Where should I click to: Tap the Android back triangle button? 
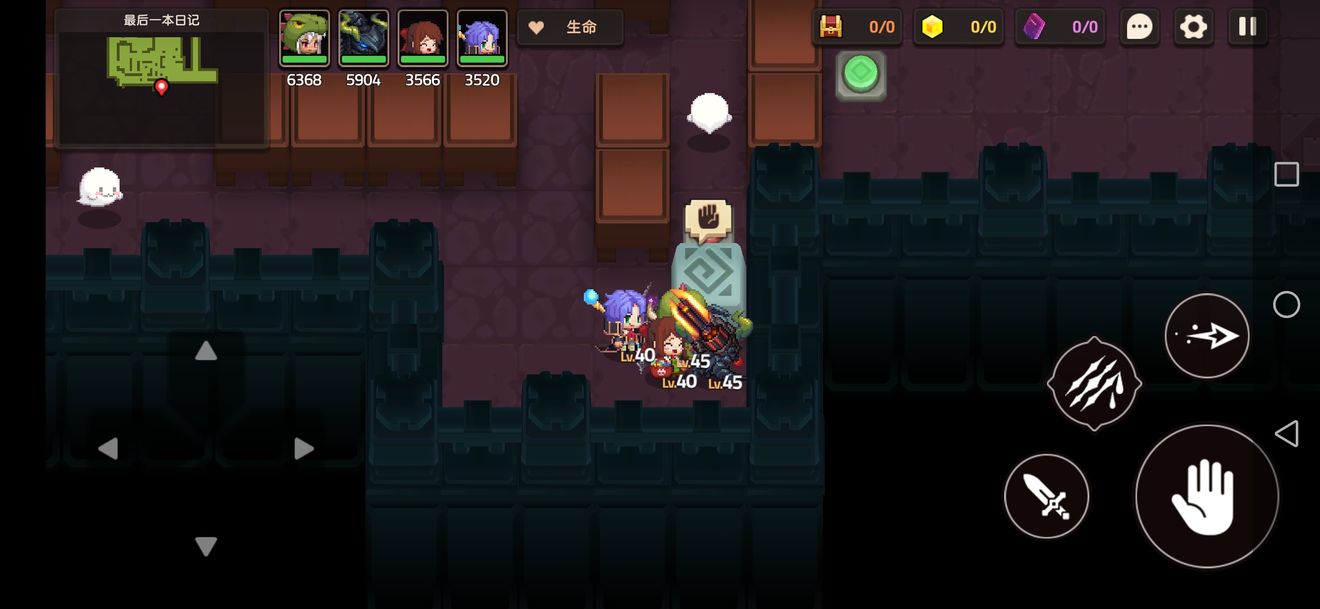(x=1286, y=433)
